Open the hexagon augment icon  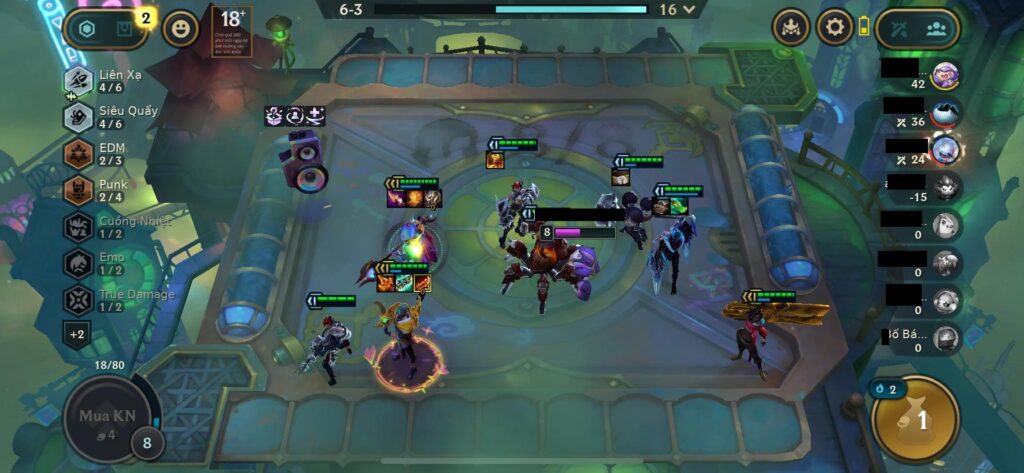pyautogui.click(x=89, y=29)
